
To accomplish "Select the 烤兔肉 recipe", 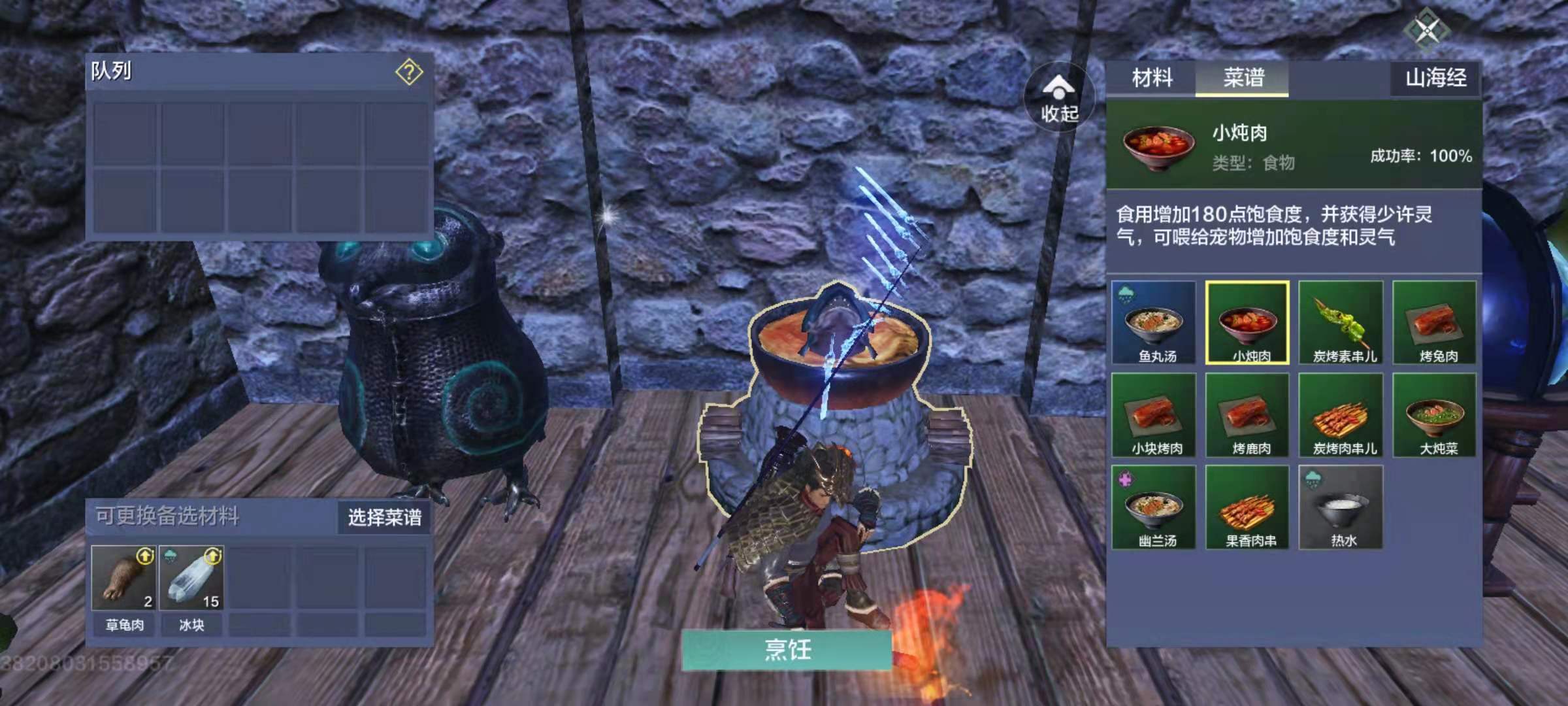I will (1435, 323).
